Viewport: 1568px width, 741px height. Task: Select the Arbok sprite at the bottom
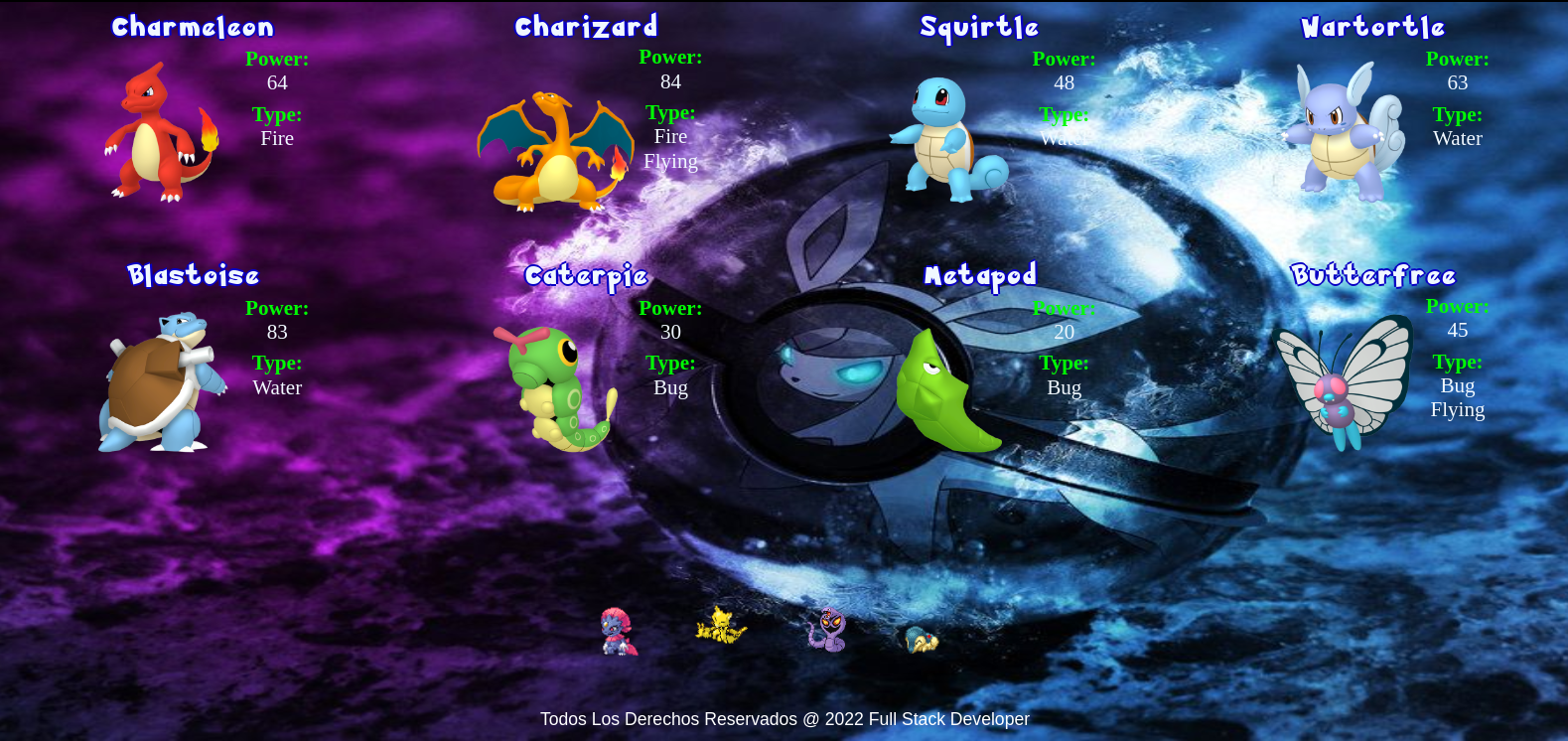tap(826, 630)
